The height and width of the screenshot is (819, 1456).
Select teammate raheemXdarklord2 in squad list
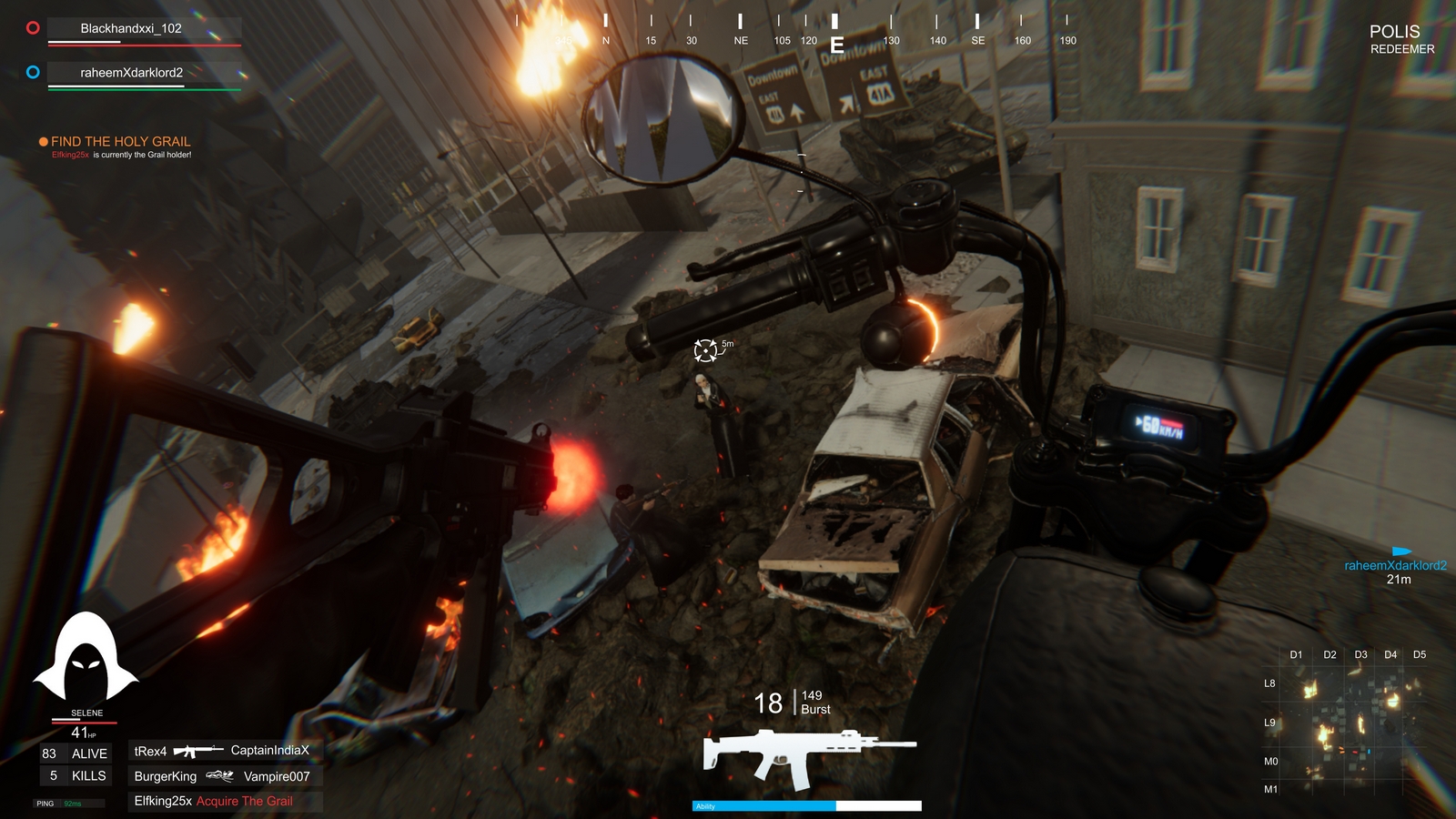[131, 73]
